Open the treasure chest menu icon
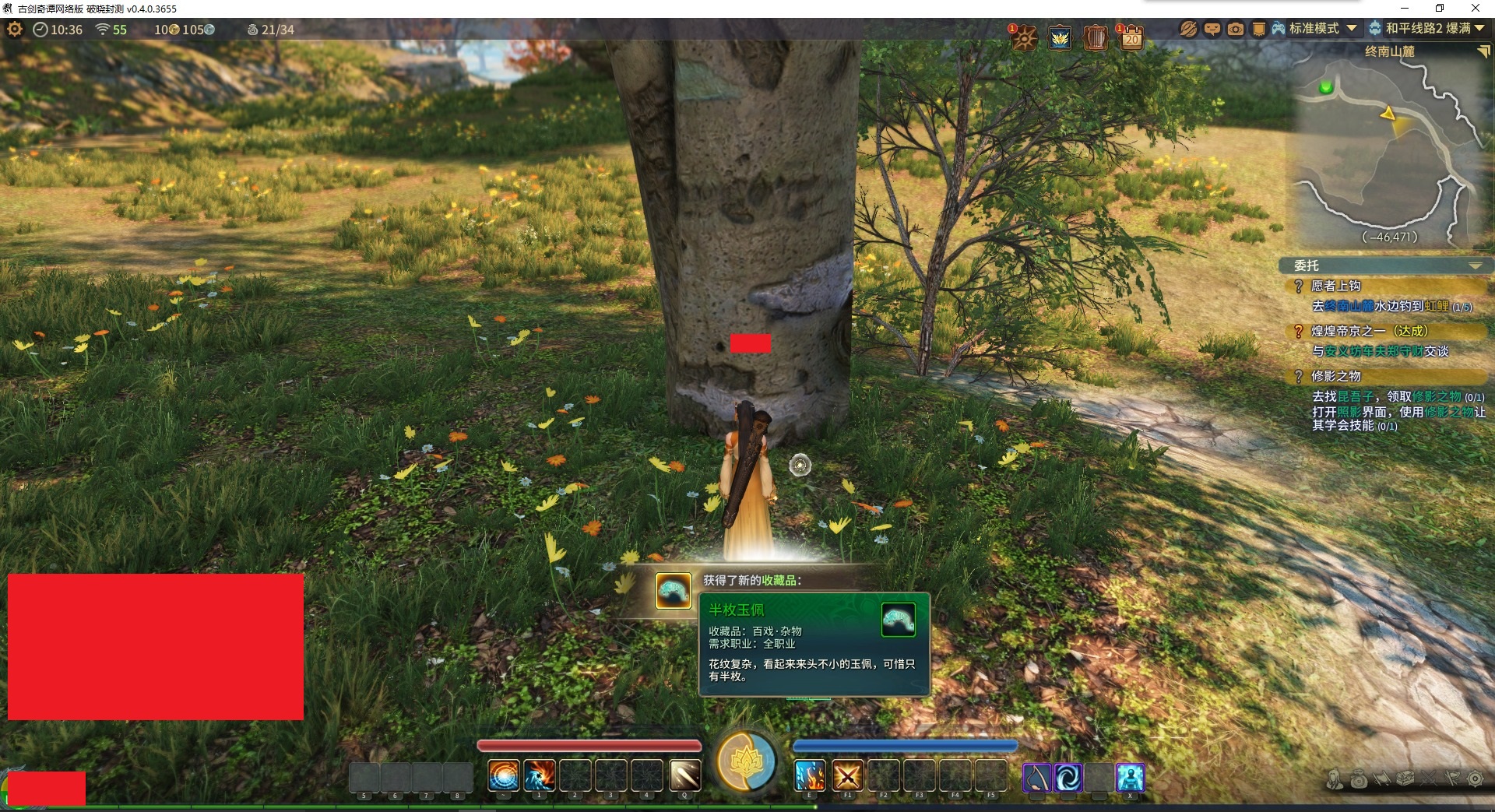The image size is (1495, 812). pos(1405,779)
